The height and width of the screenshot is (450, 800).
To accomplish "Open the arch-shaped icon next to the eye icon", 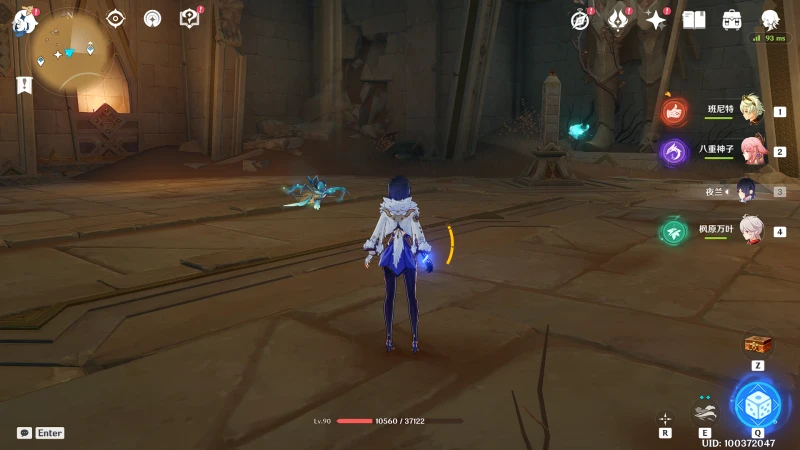I will (x=152, y=18).
